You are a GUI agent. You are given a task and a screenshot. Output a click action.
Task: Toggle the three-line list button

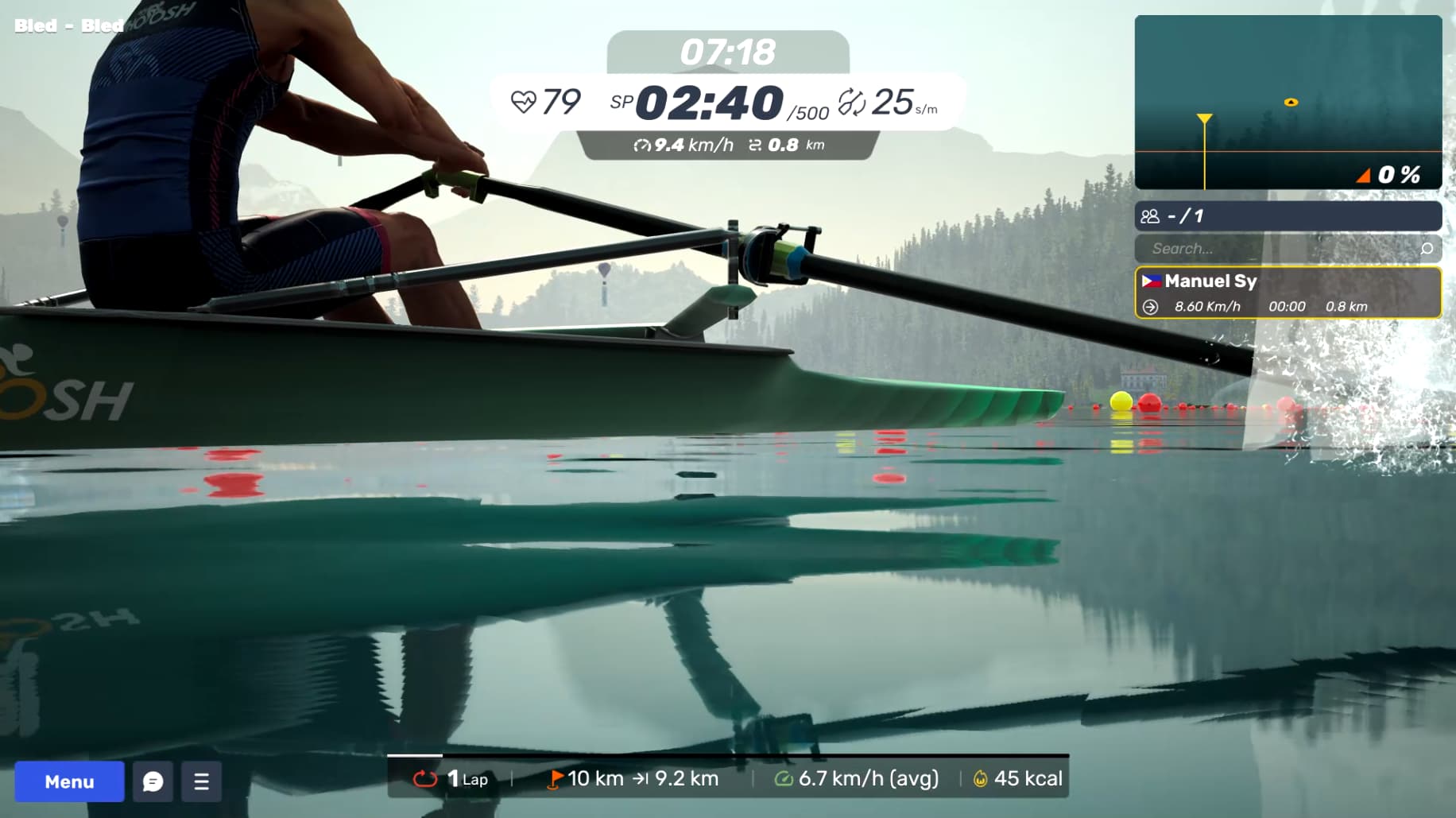(201, 781)
